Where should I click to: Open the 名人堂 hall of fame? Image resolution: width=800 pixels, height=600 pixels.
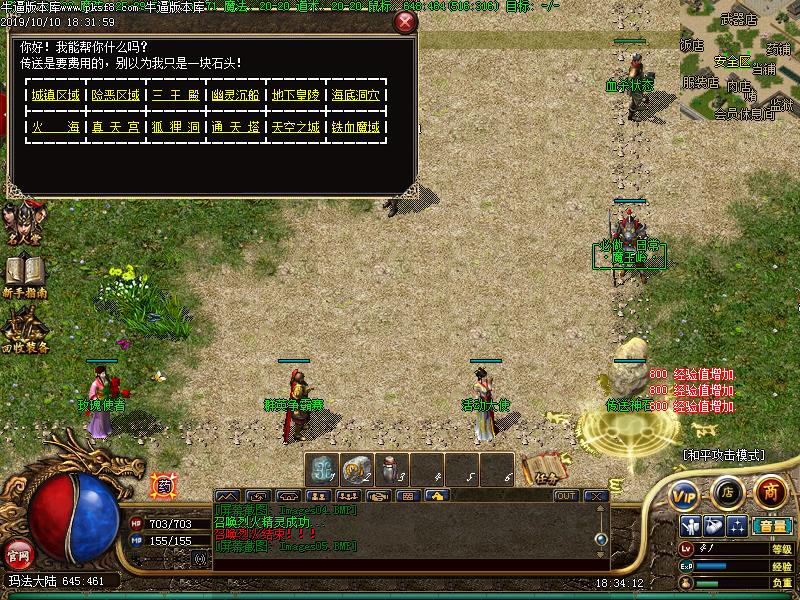22,225
